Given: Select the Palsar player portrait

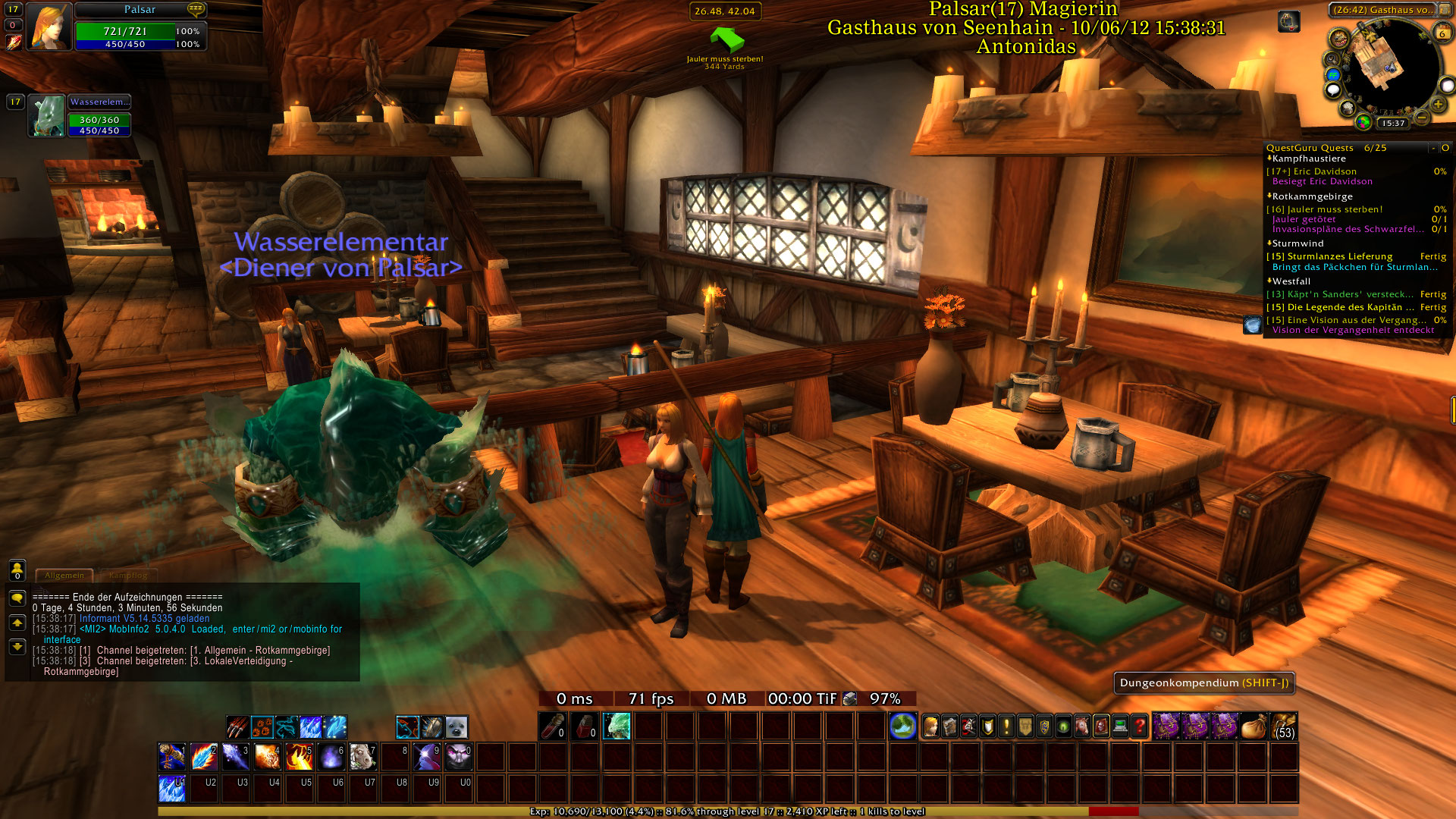Looking at the screenshot, I should [49, 27].
